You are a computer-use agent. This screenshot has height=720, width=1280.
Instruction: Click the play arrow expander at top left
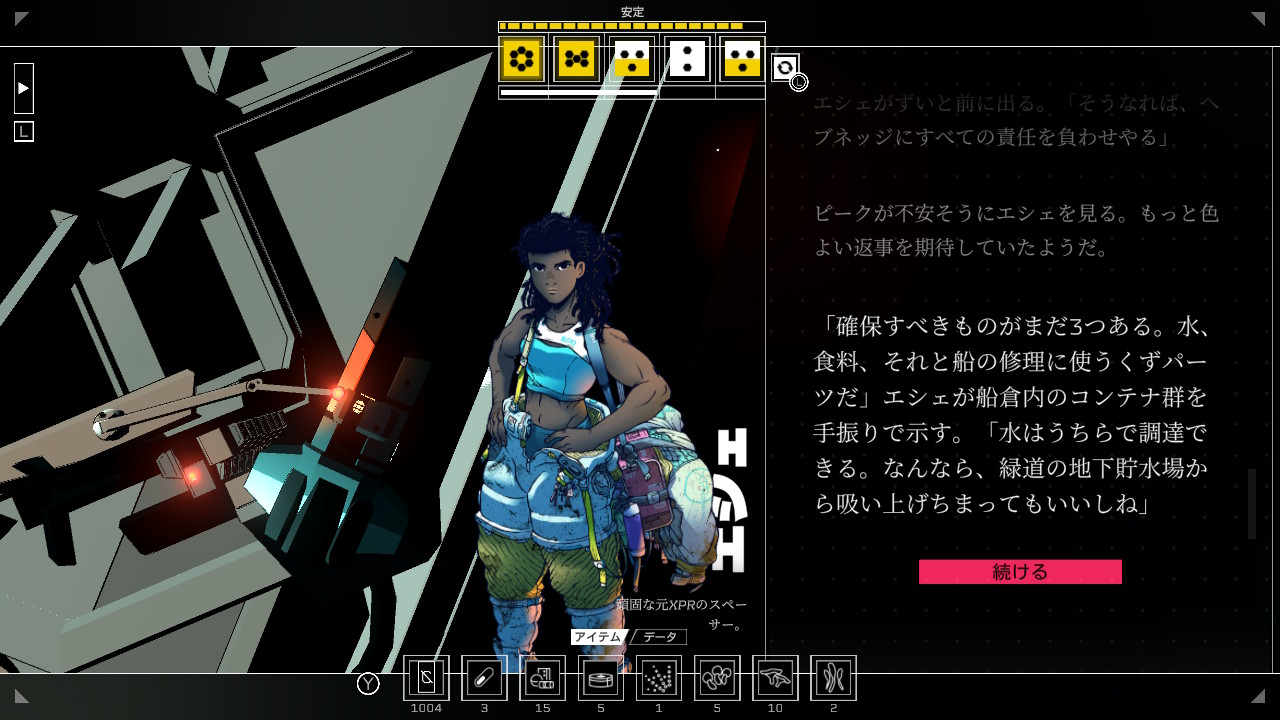(23, 88)
